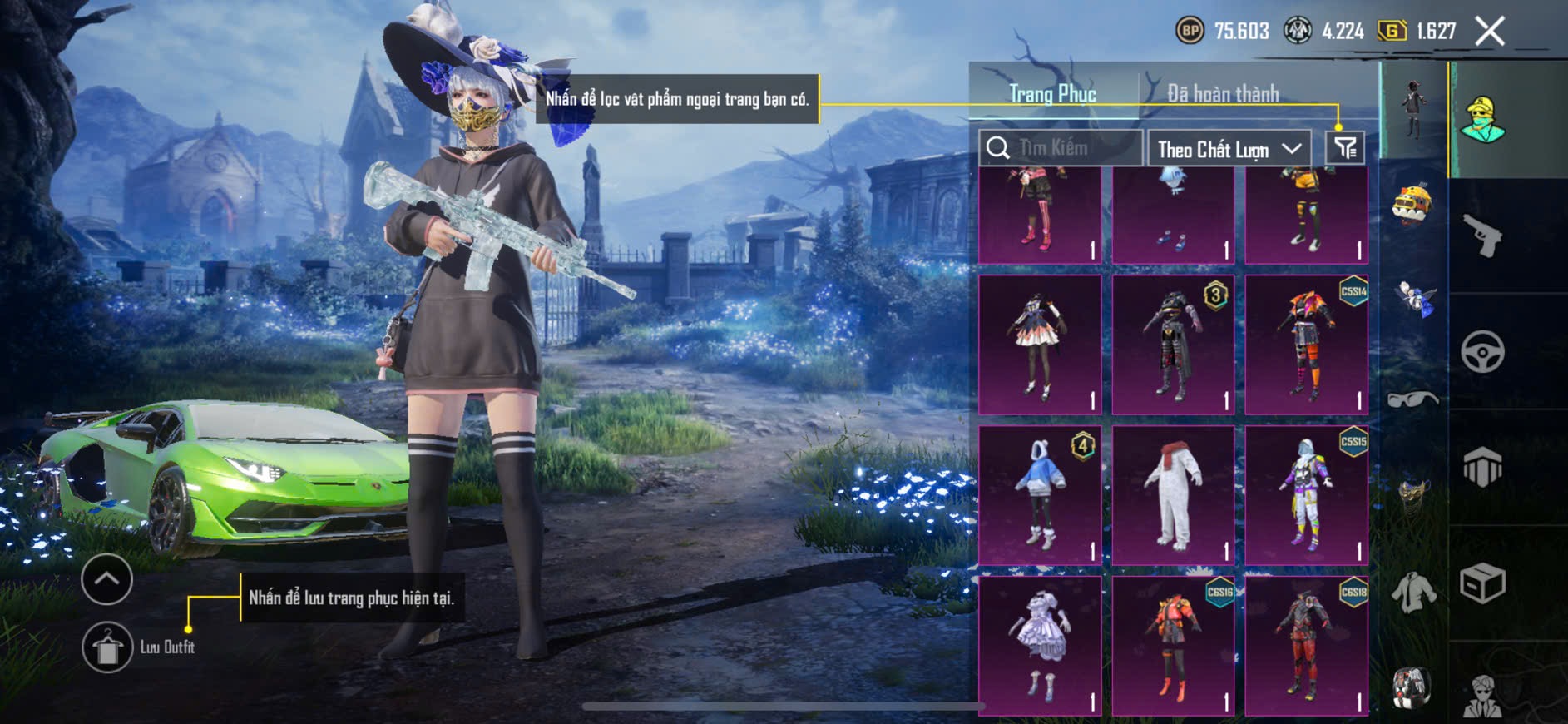Viewport: 1568px width, 724px height.
Task: Open the pistol weapon skins category
Action: [x=1482, y=236]
